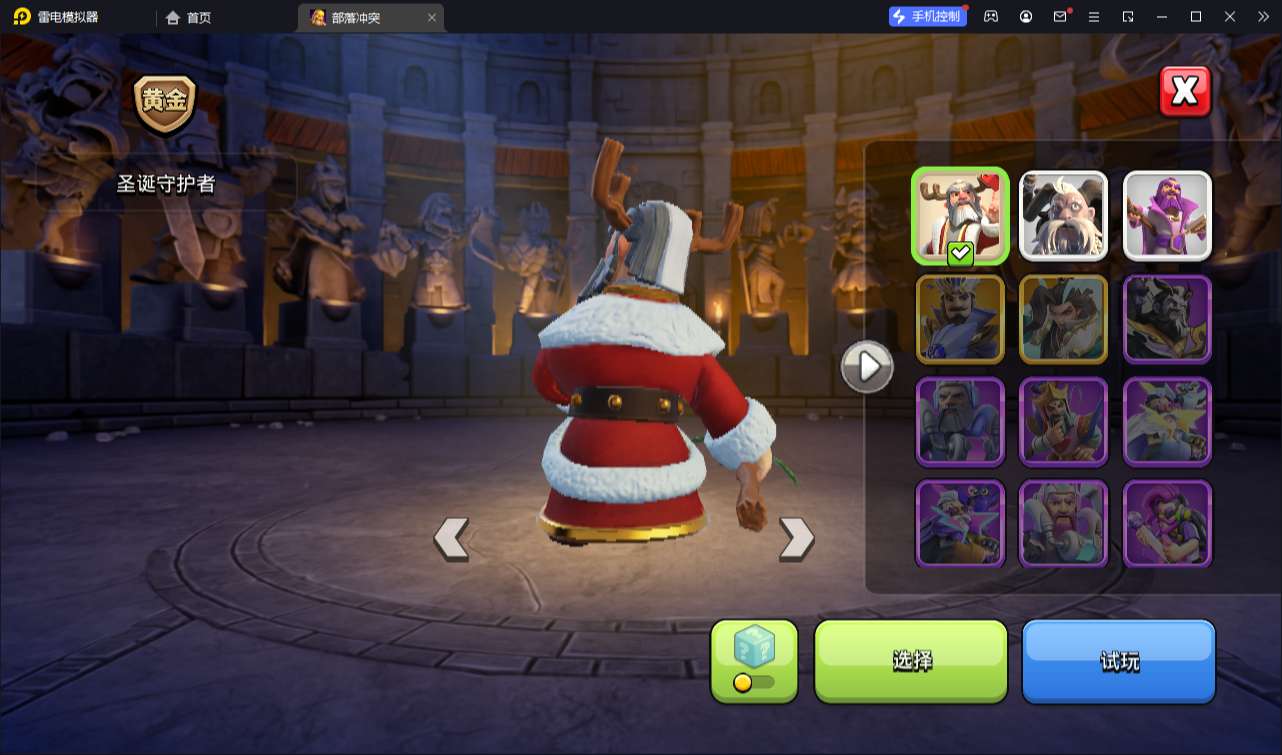Image resolution: width=1282 pixels, height=755 pixels.
Task: Toggle the random skin cube button
Action: click(x=754, y=660)
